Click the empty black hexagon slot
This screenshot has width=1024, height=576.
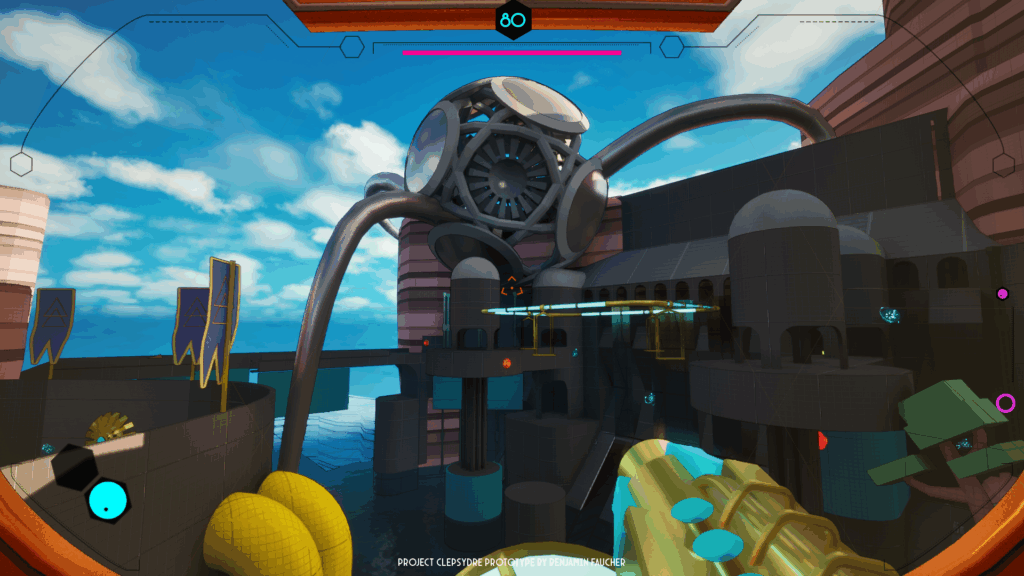tap(74, 467)
